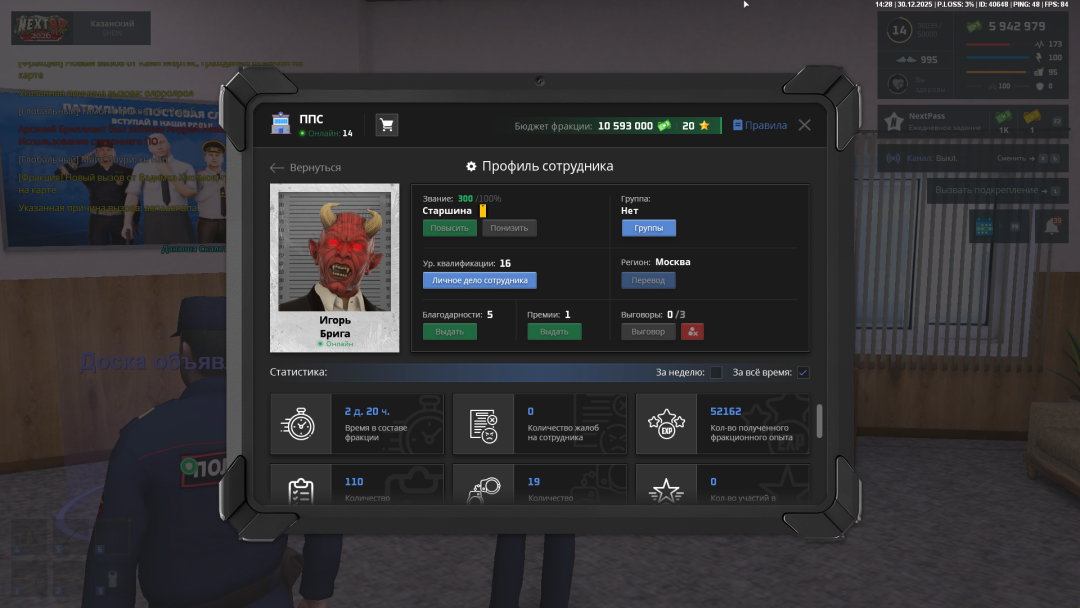The height and width of the screenshot is (608, 1080).
Task: Issue a reprimand with Выговор button
Action: [x=648, y=332]
